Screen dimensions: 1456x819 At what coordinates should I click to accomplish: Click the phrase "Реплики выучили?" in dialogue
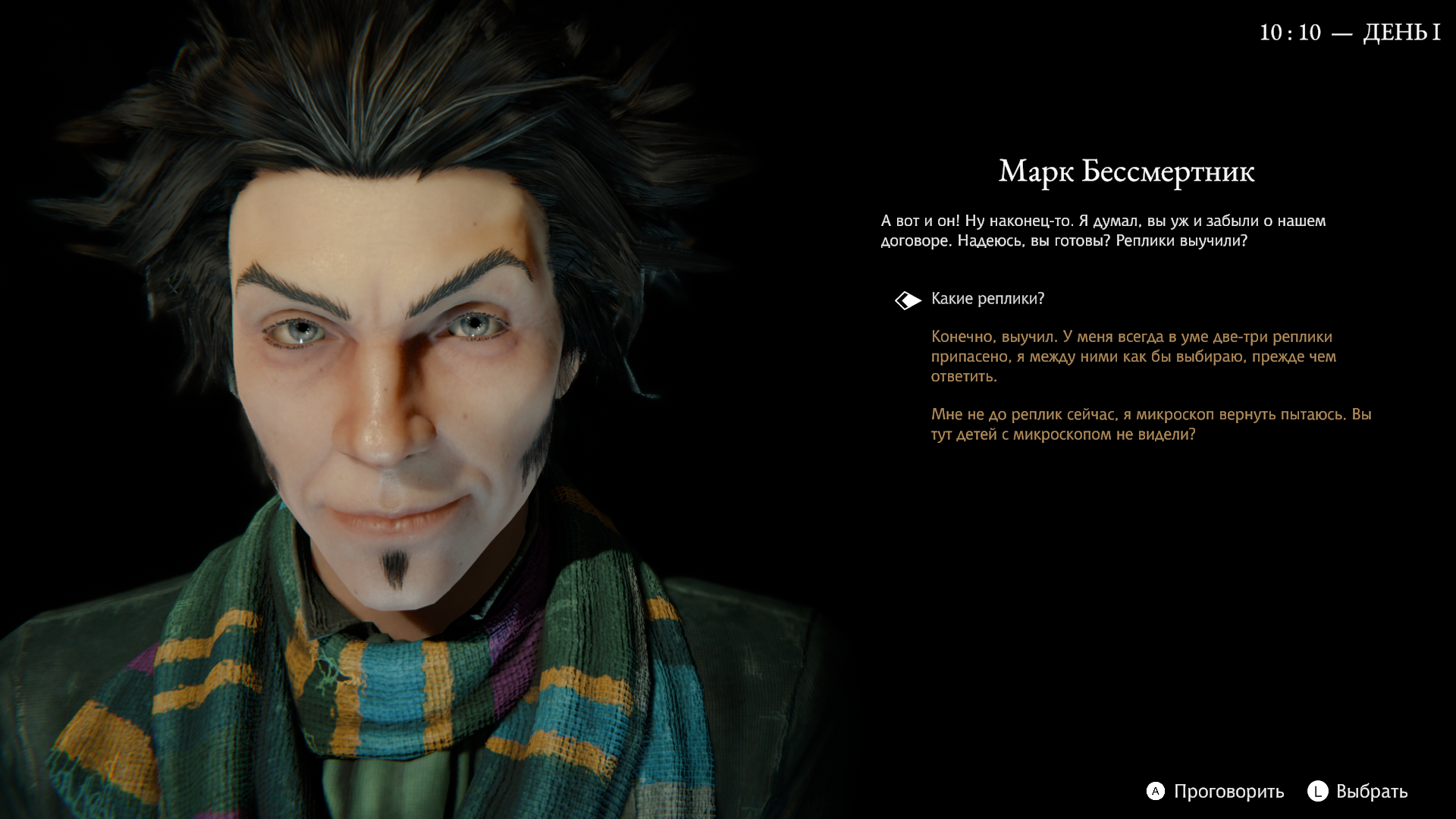(x=1183, y=241)
